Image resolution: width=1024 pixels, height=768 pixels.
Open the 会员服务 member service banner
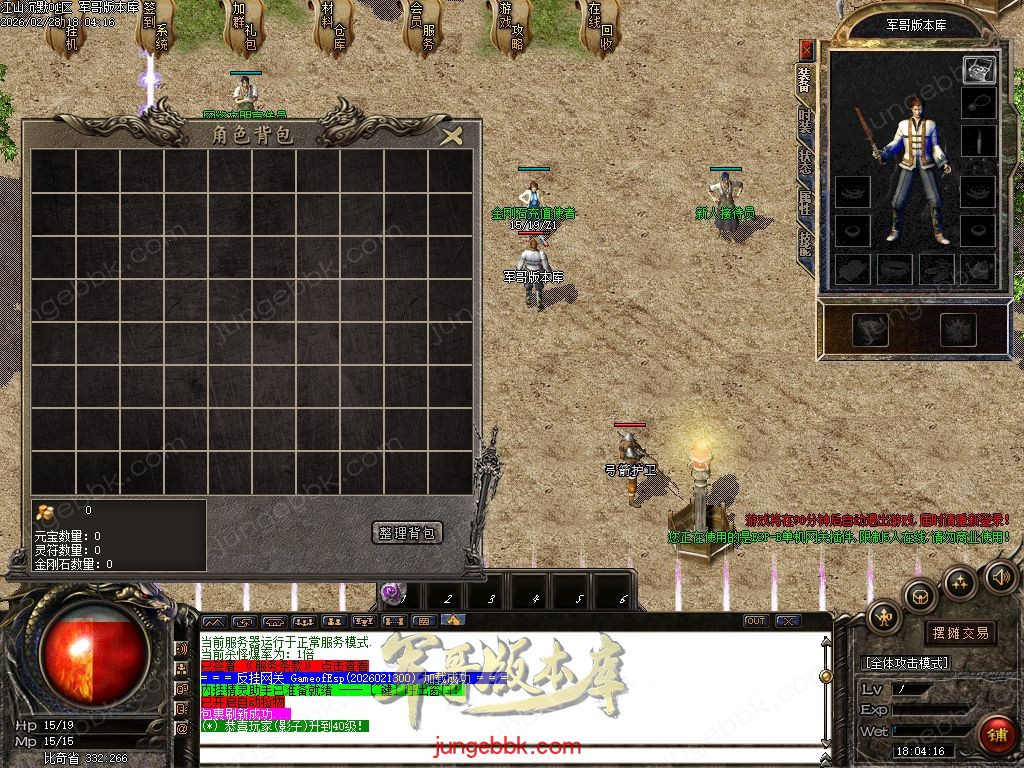[422, 30]
